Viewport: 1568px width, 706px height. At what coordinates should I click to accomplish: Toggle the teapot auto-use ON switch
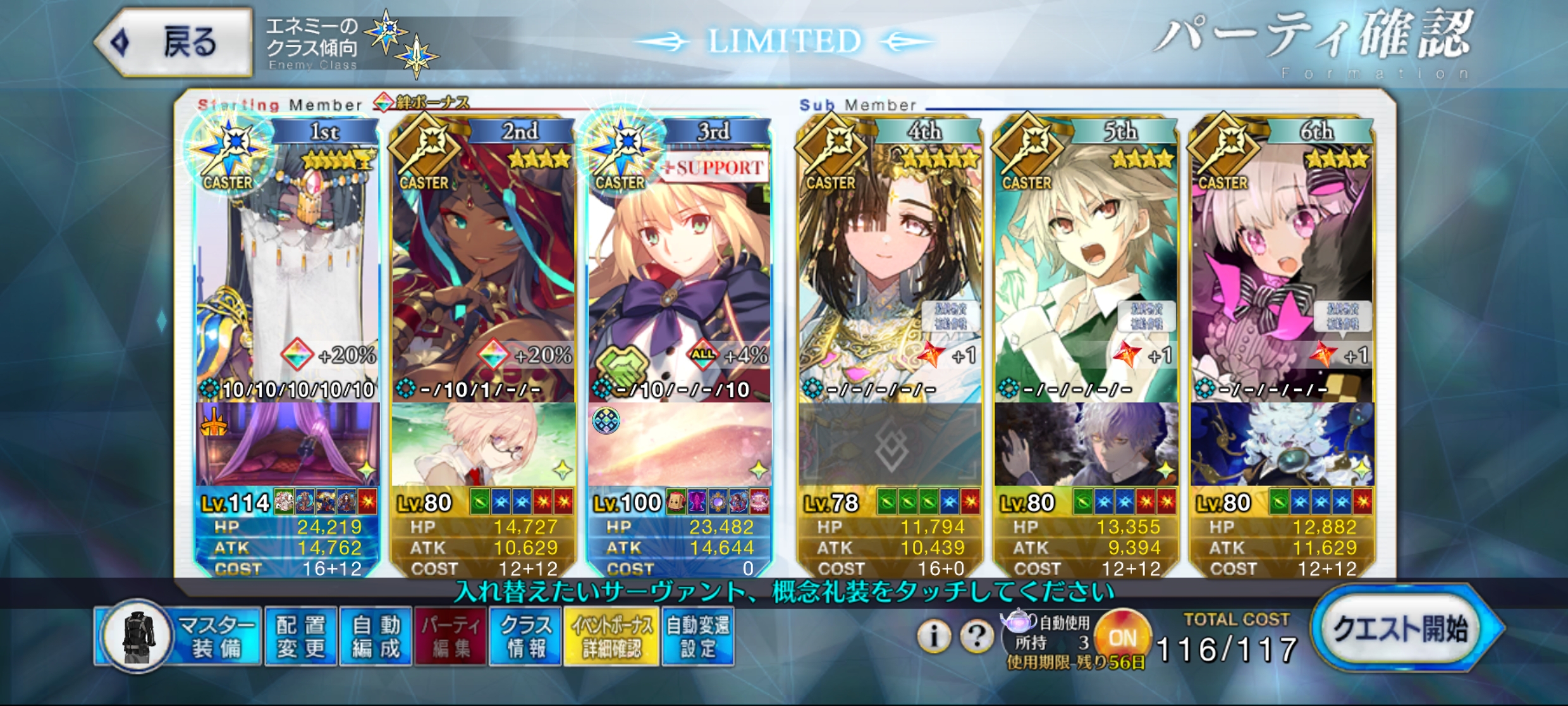coord(1122,636)
